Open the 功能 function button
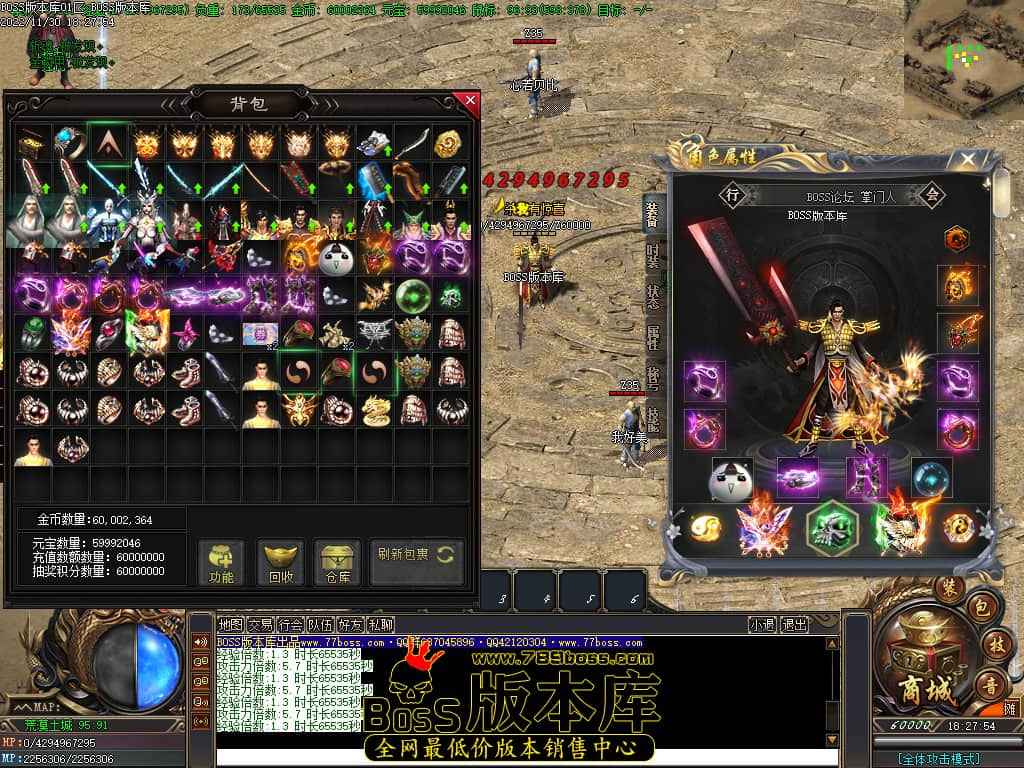 point(221,563)
